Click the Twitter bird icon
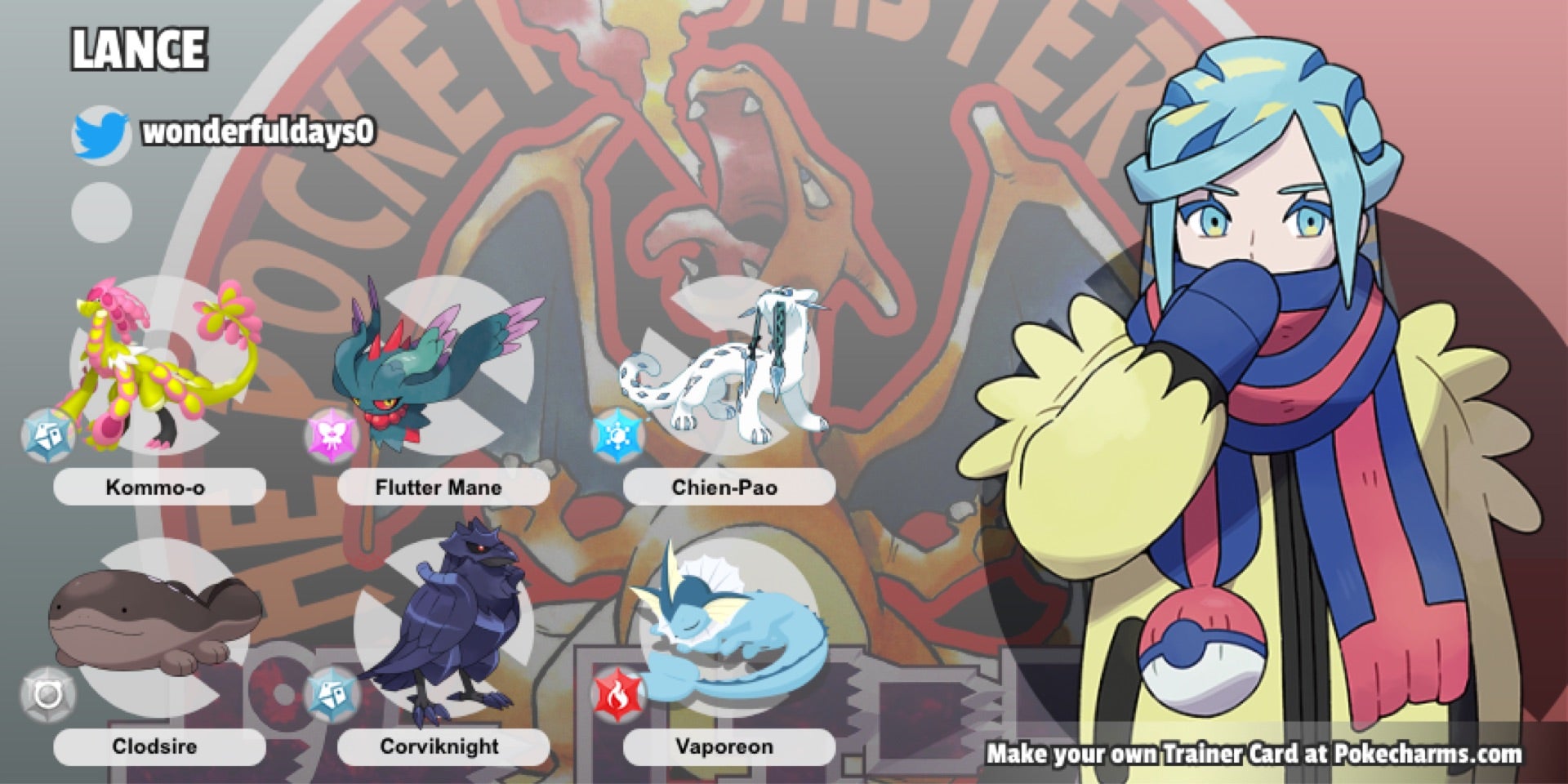Viewport: 1568px width, 784px height. [x=101, y=134]
